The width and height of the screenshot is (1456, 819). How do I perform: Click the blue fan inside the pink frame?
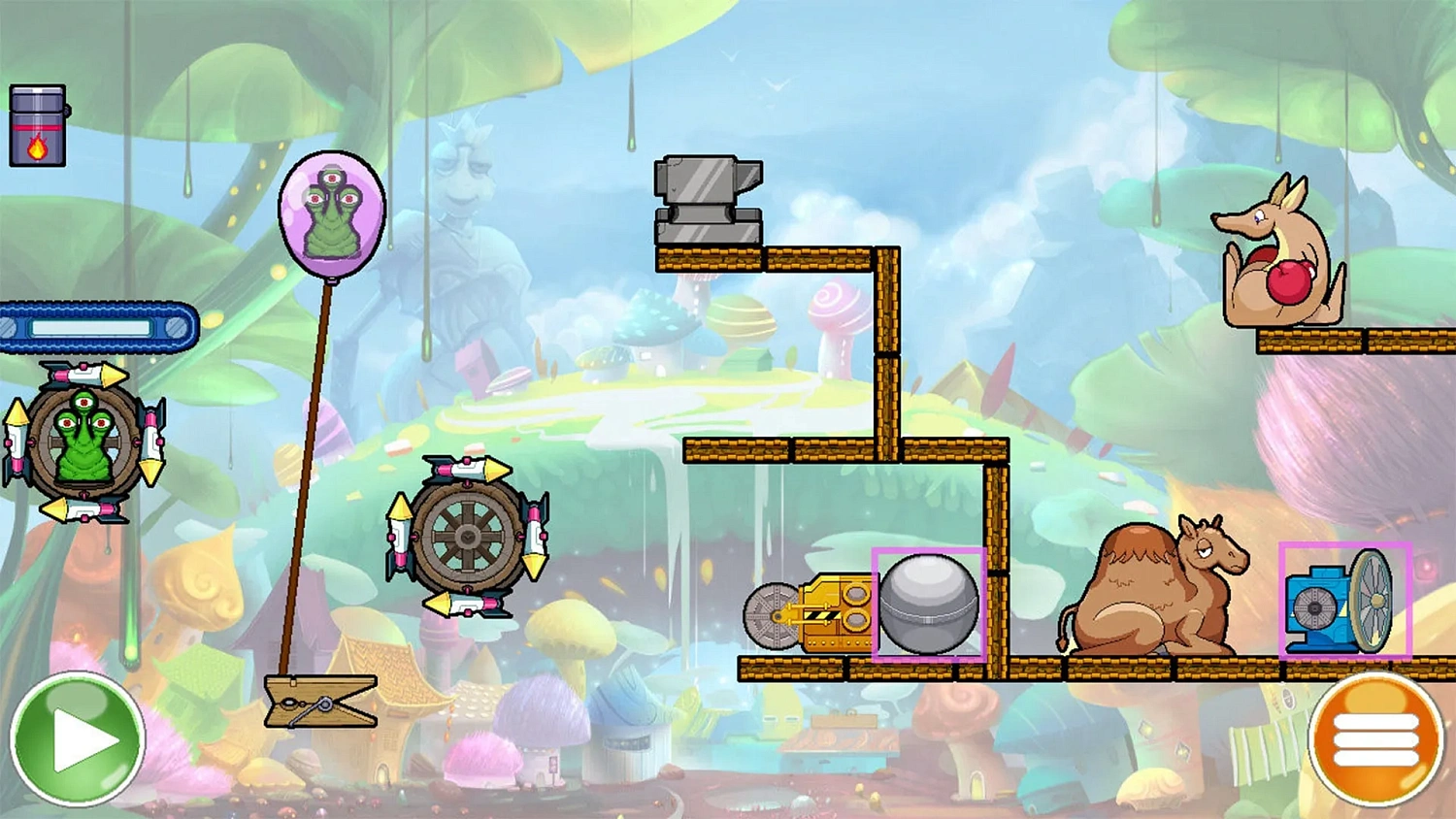click(1339, 604)
